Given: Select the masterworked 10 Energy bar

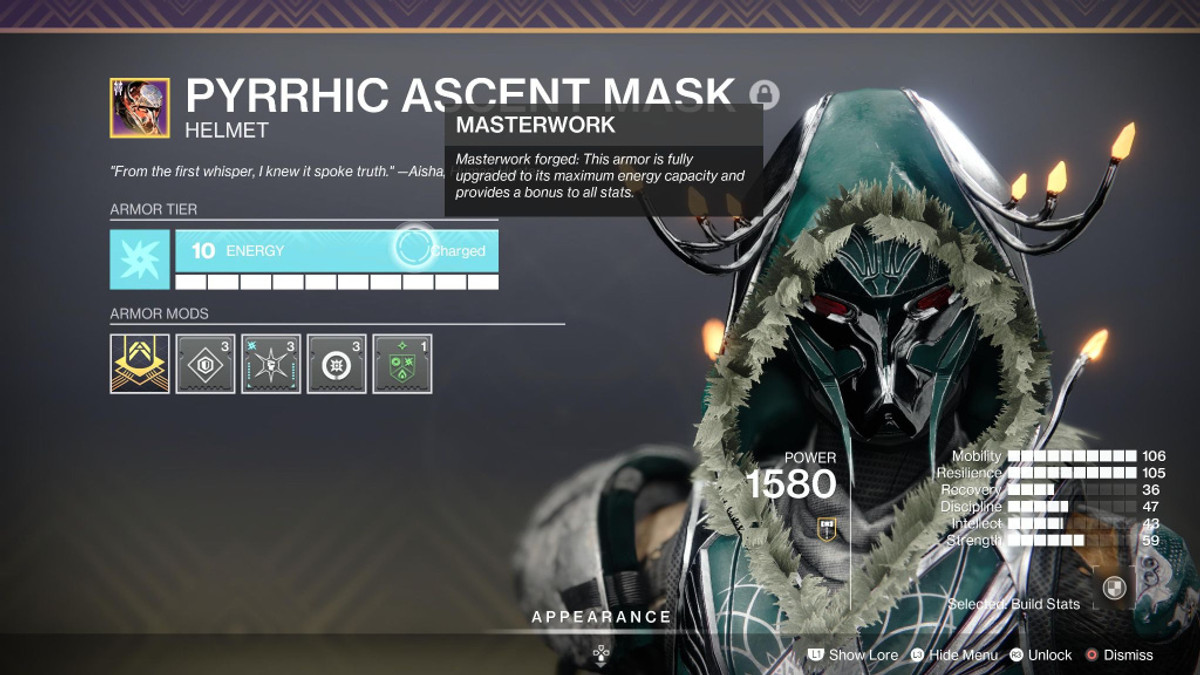Looking at the screenshot, I should point(336,251).
